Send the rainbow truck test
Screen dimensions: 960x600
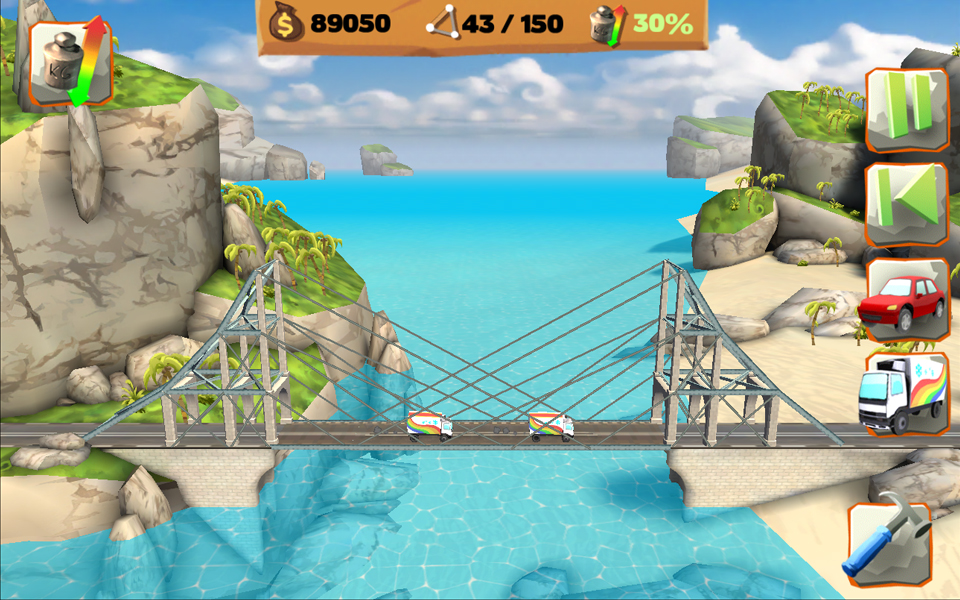[904, 394]
